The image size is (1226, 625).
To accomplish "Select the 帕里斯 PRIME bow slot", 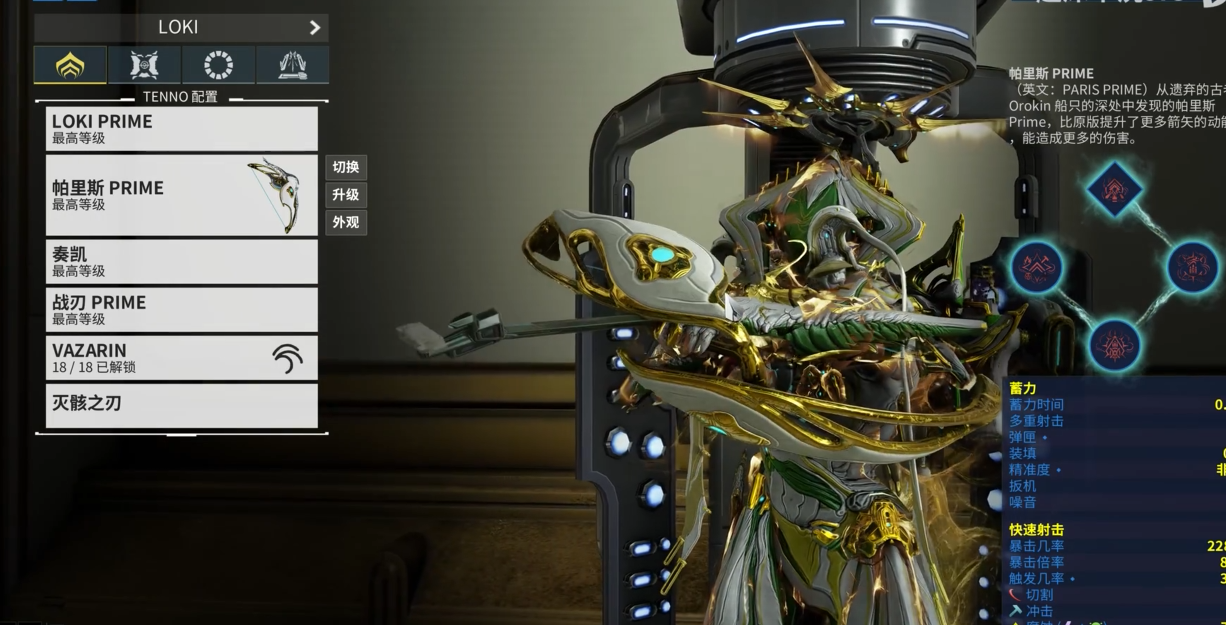I will click(181, 195).
